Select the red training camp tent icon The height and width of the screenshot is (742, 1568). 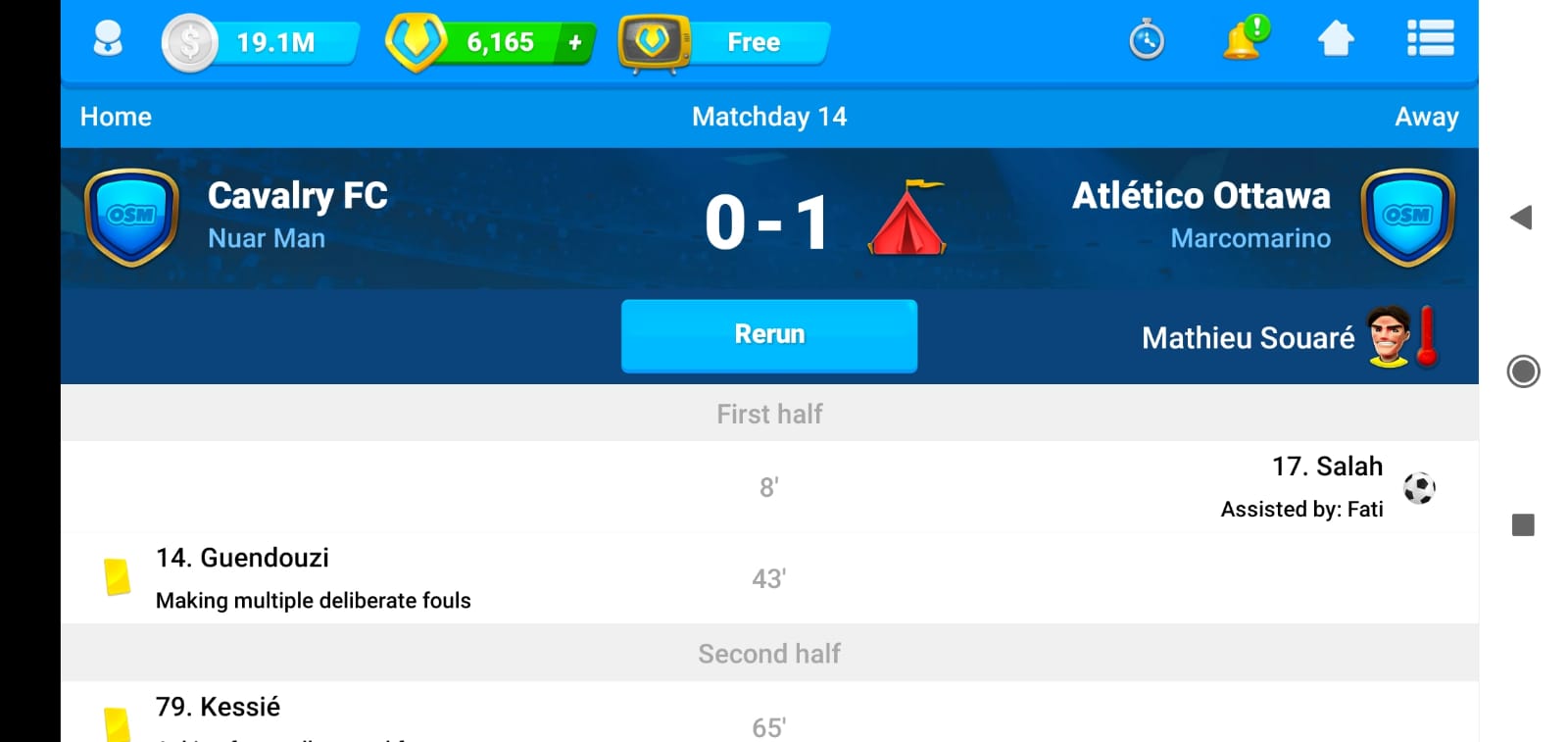click(906, 219)
